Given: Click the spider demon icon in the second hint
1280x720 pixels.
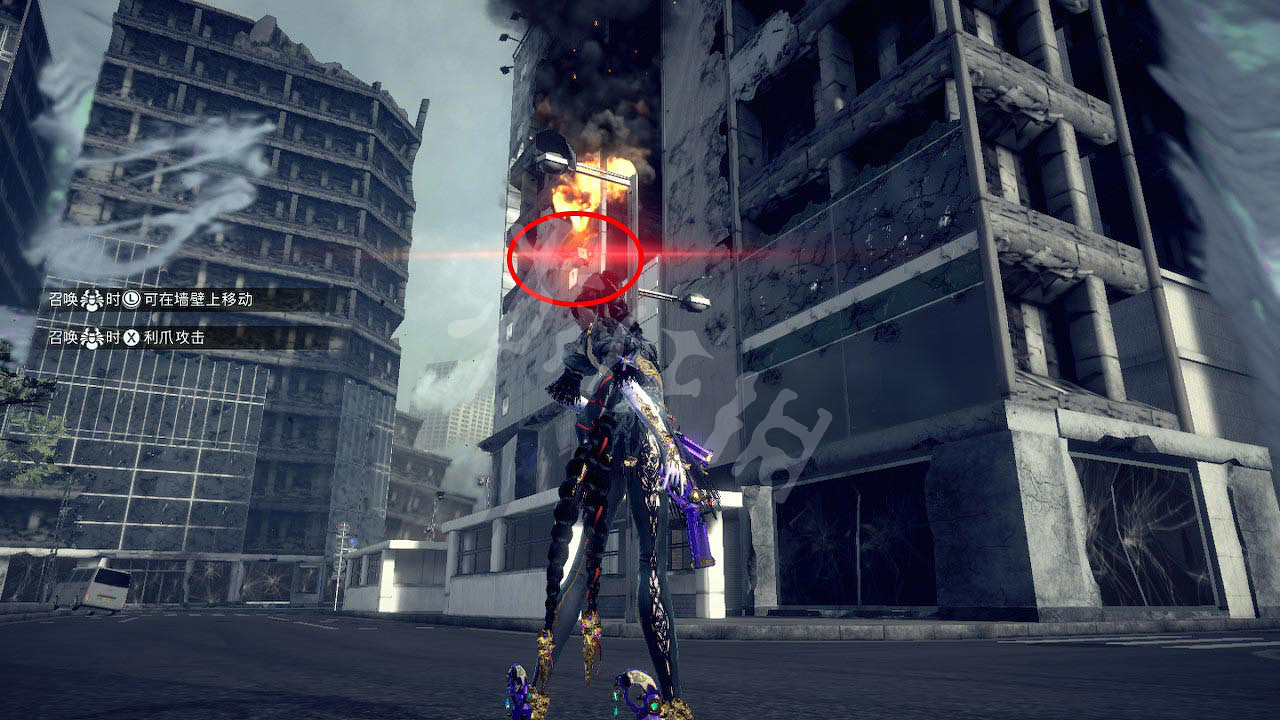Looking at the screenshot, I should [x=92, y=338].
